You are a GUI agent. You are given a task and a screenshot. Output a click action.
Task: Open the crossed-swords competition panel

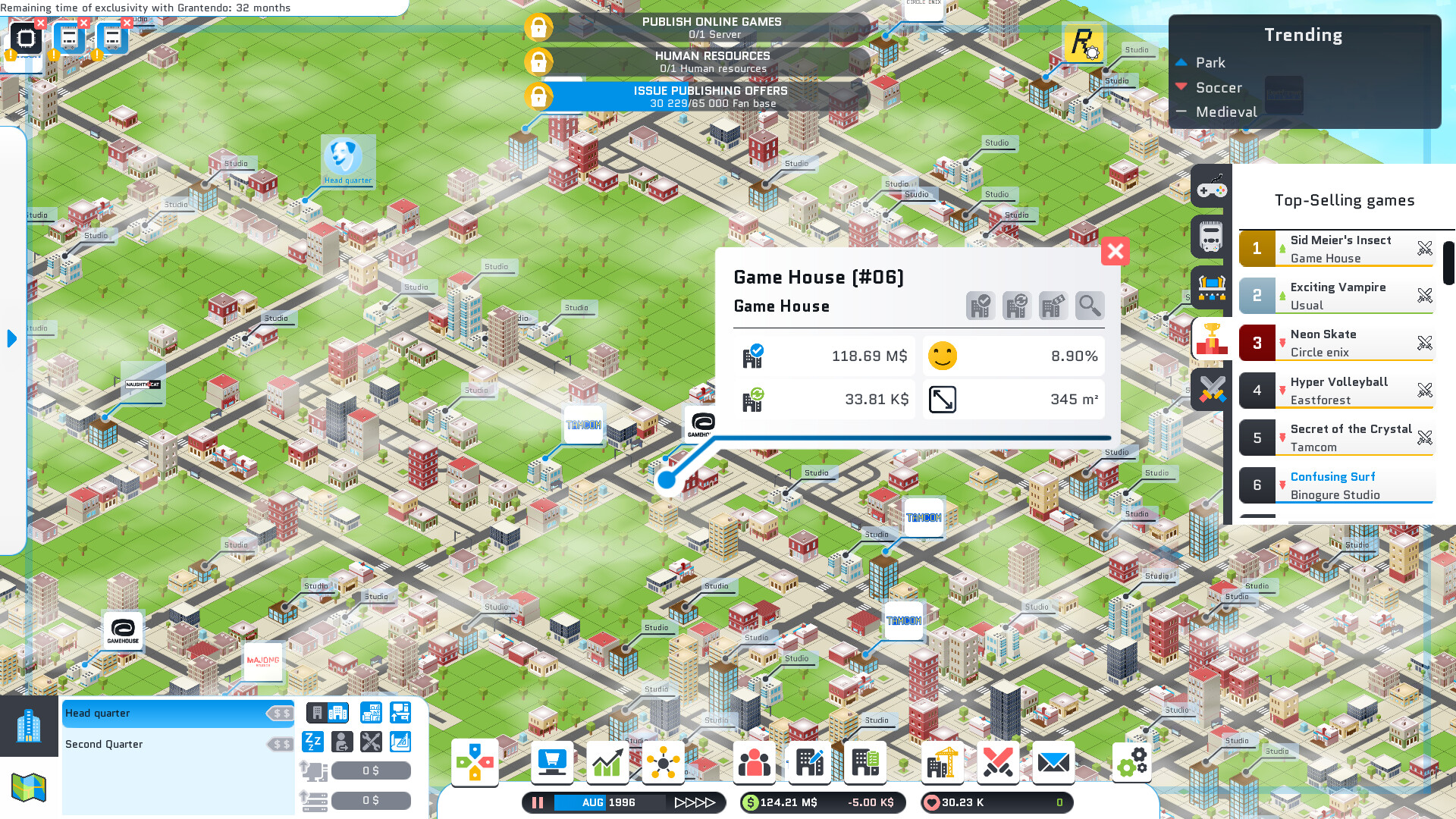[998, 762]
